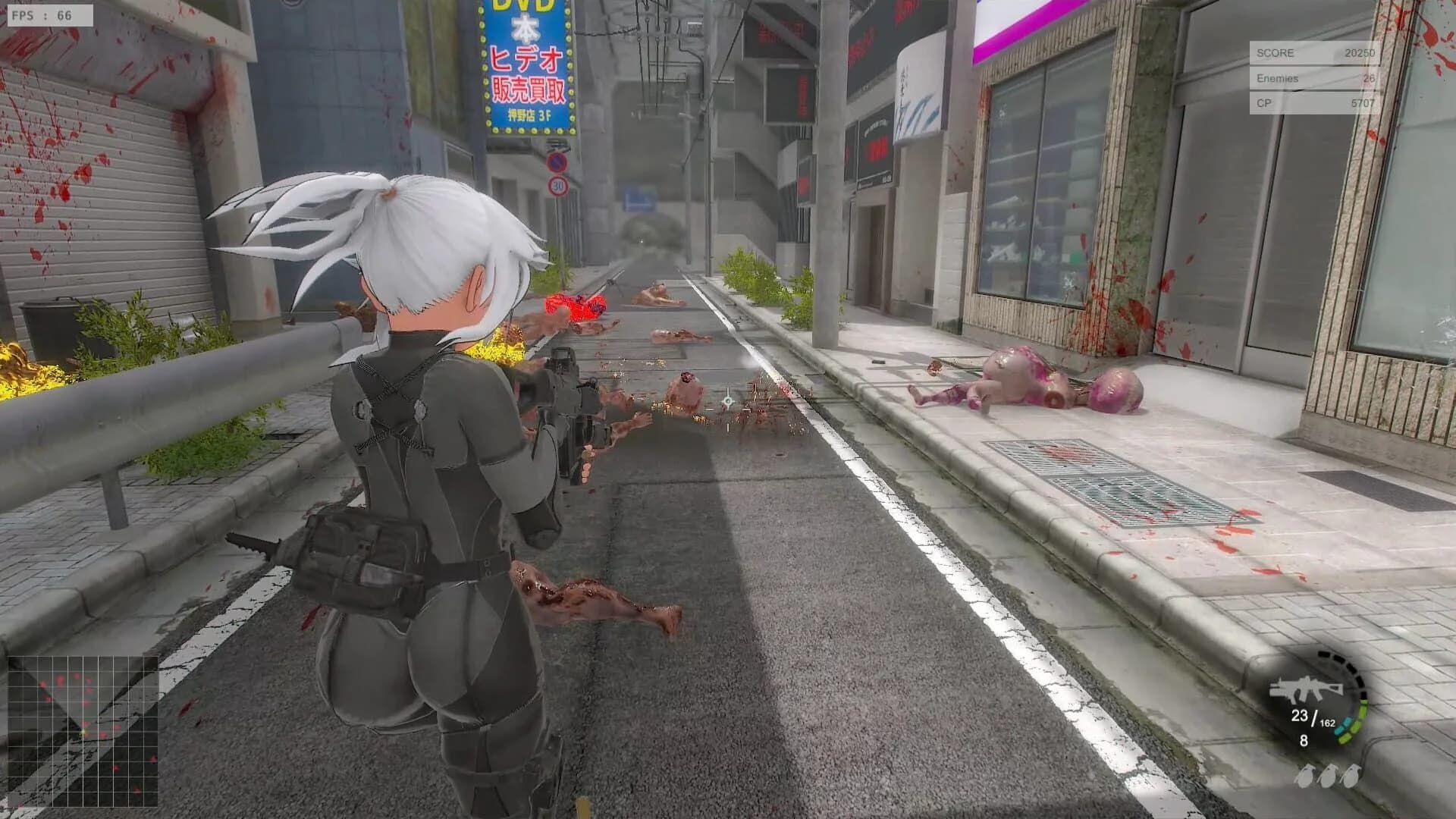
Task: Click the first grenade icon
Action: 1306,777
